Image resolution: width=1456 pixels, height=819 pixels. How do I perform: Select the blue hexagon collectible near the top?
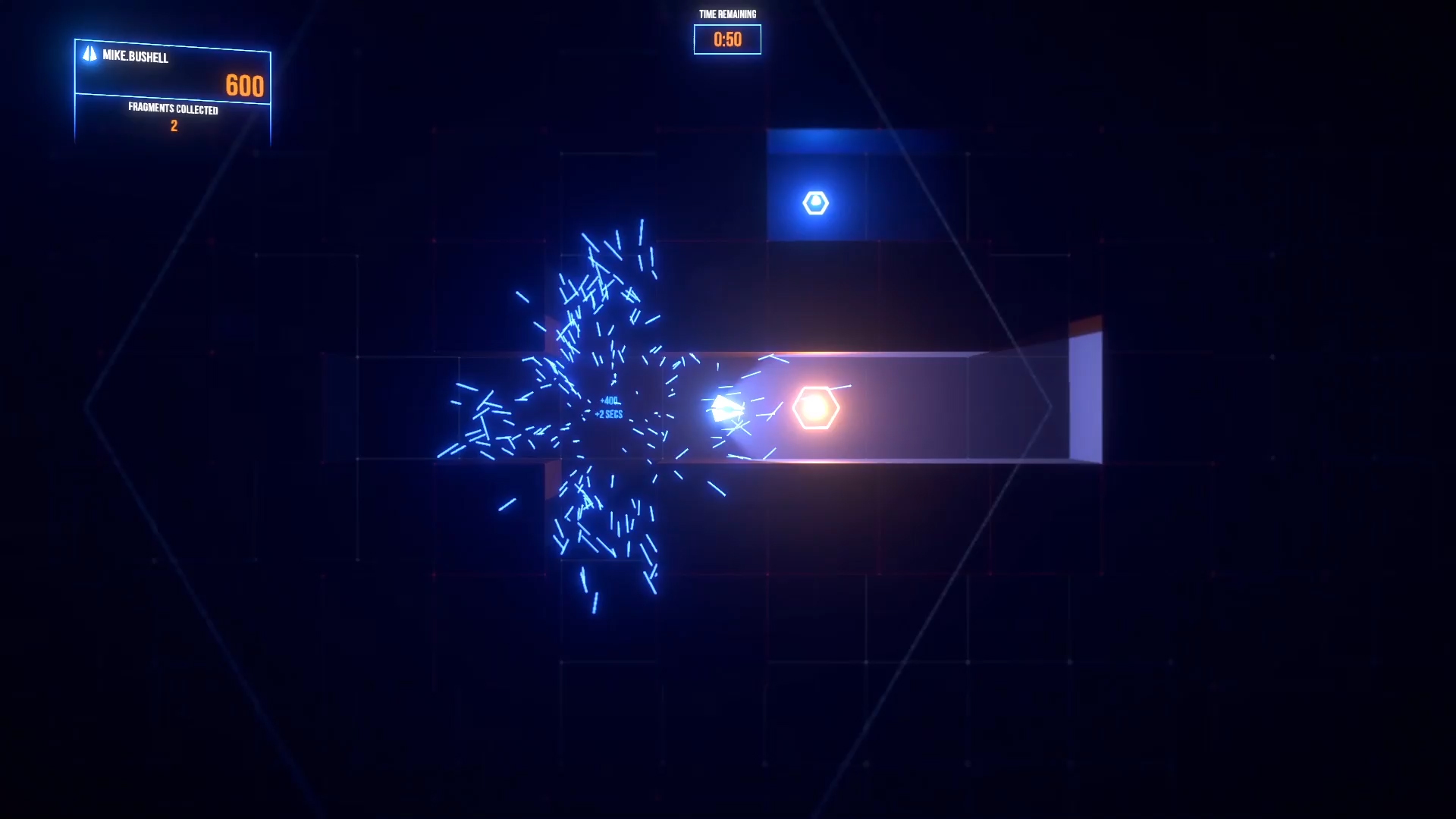pyautogui.click(x=814, y=202)
